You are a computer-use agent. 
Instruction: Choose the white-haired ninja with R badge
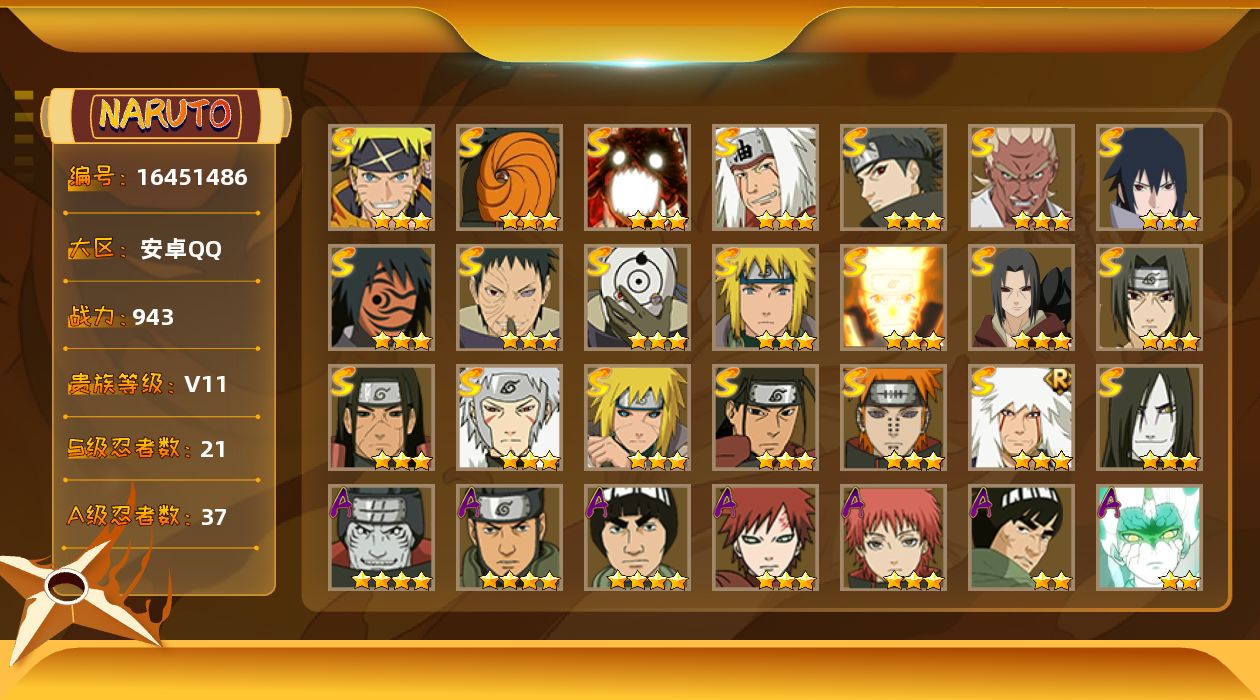click(x=1021, y=417)
